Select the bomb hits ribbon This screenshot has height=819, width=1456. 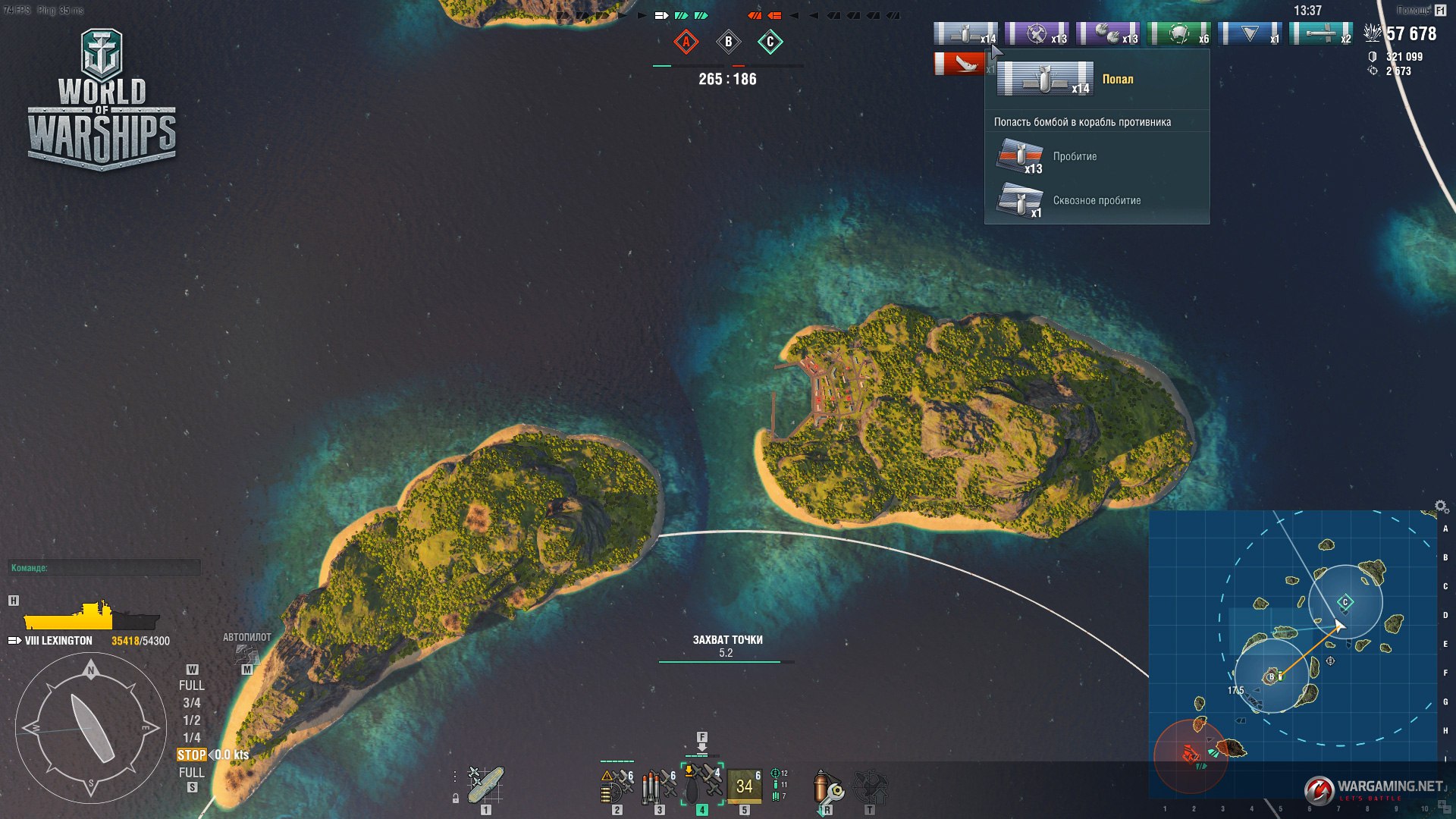(x=965, y=34)
